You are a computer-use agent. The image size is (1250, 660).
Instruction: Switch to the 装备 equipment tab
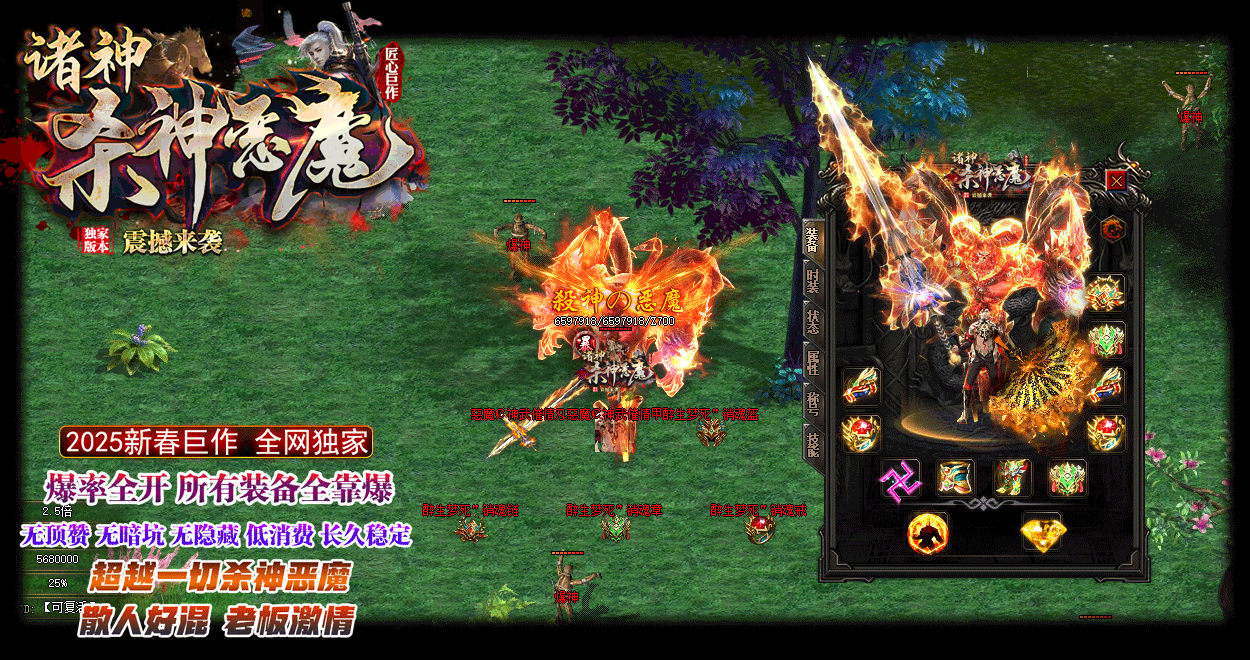812,240
